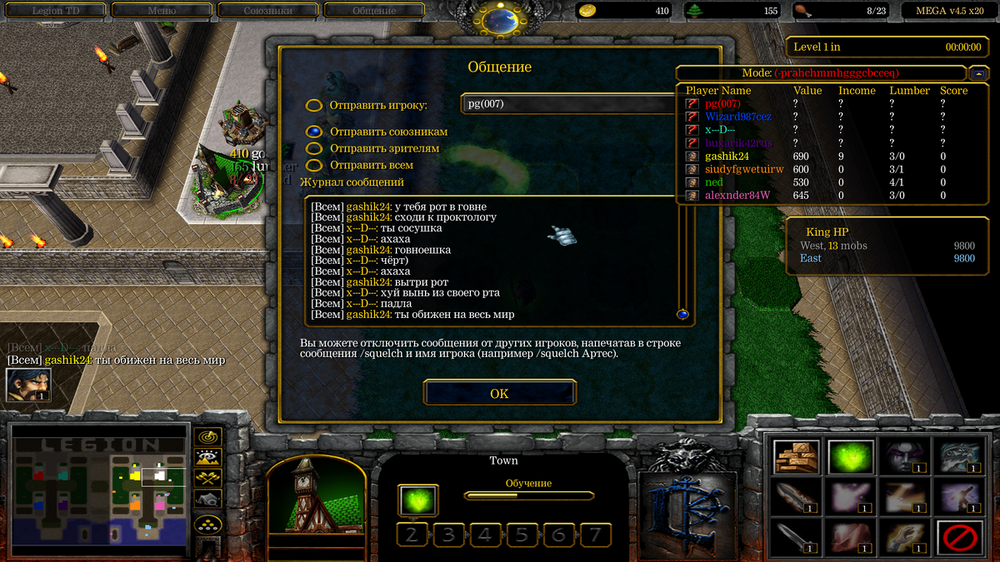This screenshot has height=562, width=1000.
Task: Choose 'Отправить всем' radio option
Action: coord(314,165)
